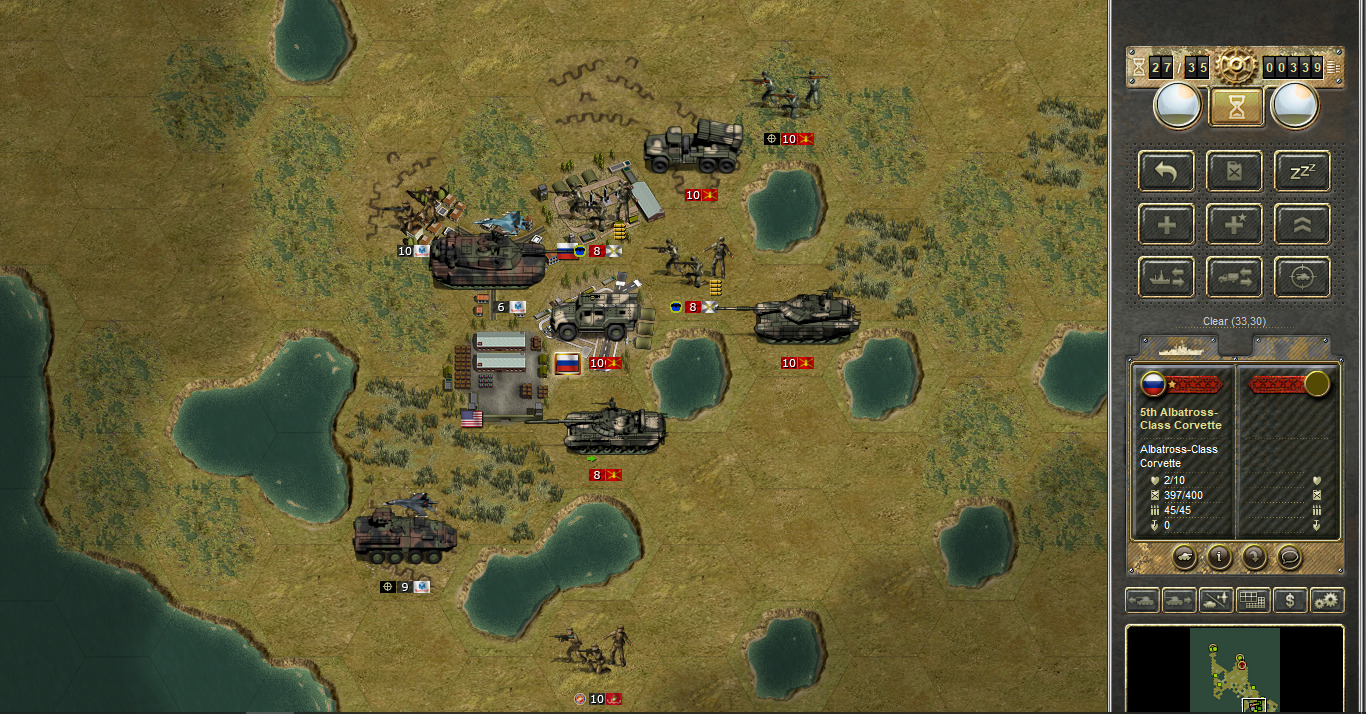Image resolution: width=1366 pixels, height=714 pixels.
Task: Open the speech bubble message button
Action: click(x=1290, y=556)
